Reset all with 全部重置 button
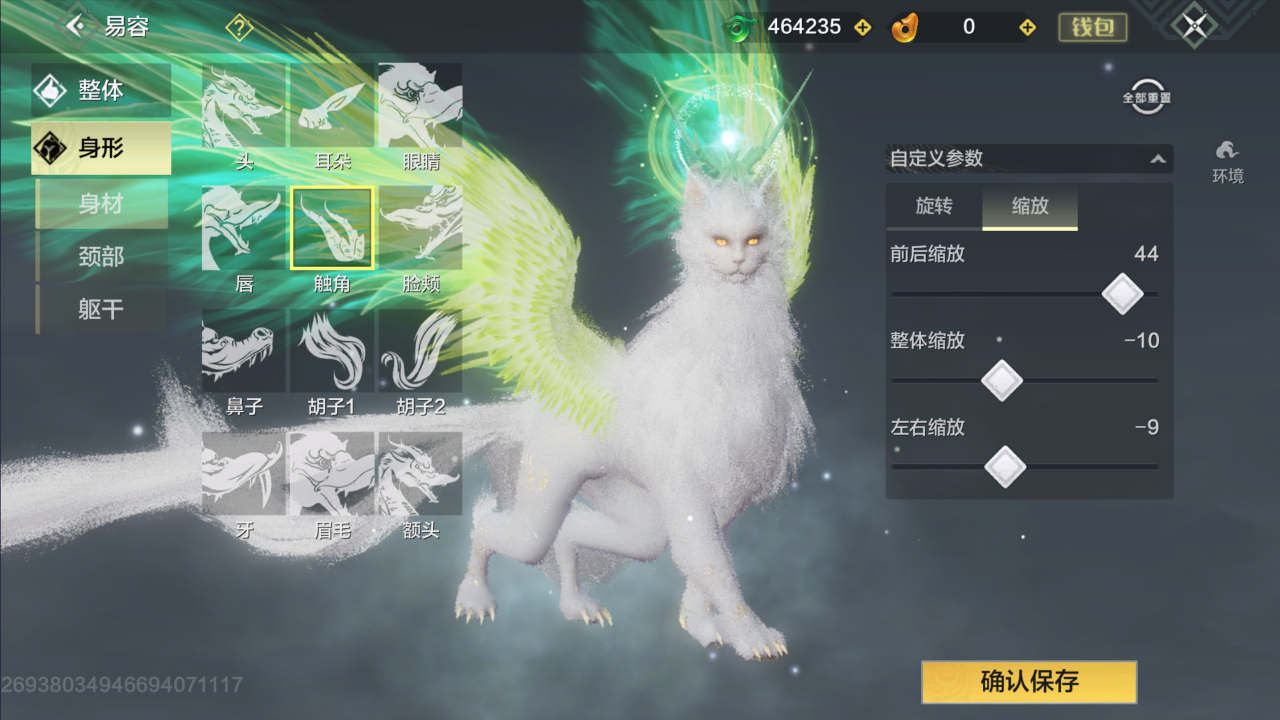The width and height of the screenshot is (1280, 720). click(x=1146, y=97)
